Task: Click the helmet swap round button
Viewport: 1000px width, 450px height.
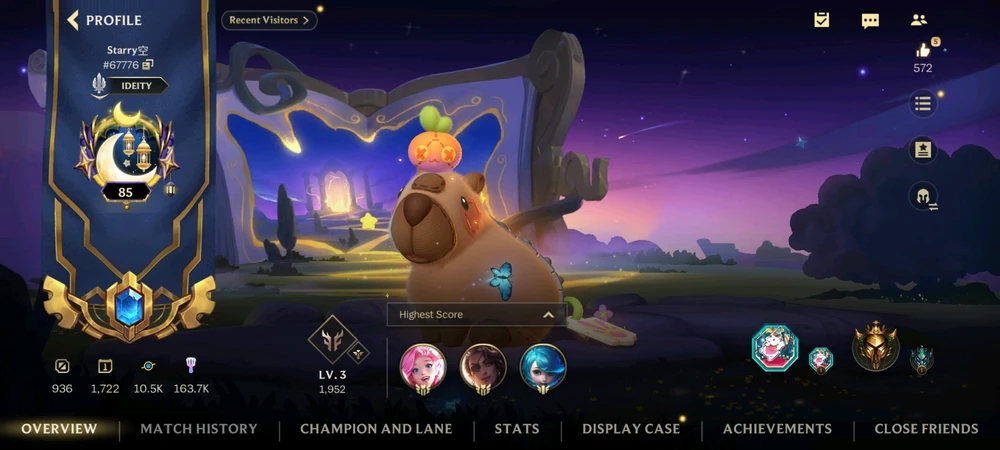Action: [x=923, y=196]
